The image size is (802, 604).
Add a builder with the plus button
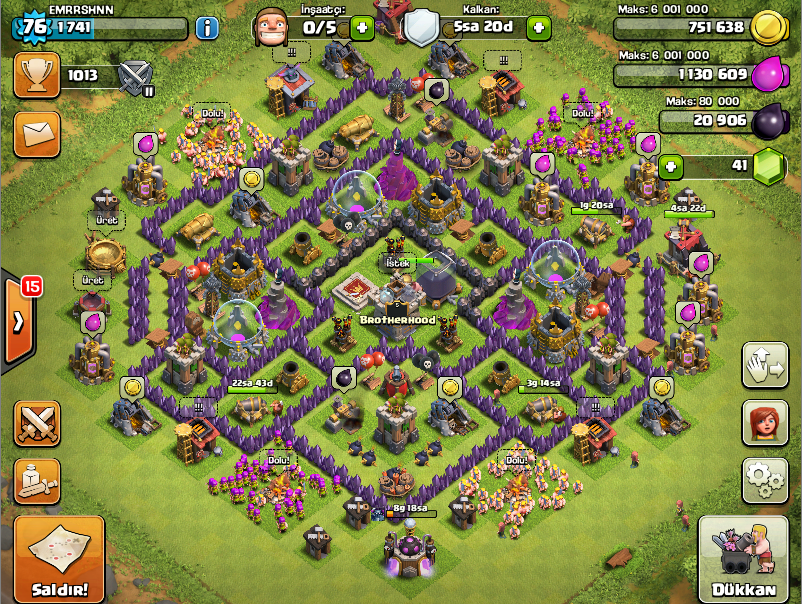[x=362, y=27]
